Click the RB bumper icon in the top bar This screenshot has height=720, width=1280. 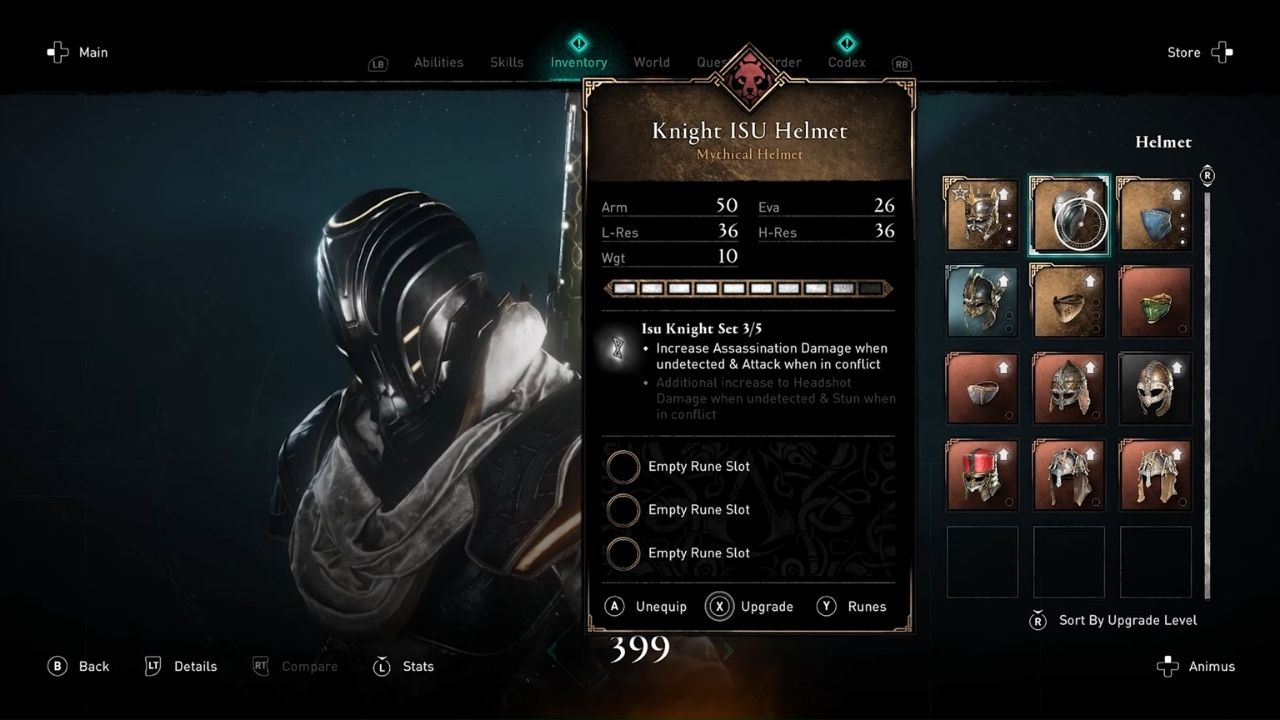(900, 63)
